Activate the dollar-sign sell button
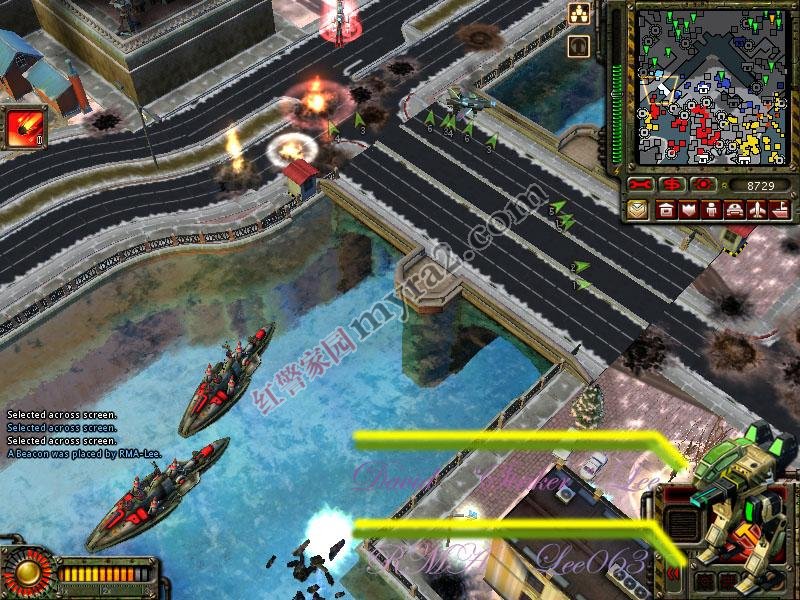The width and height of the screenshot is (800, 600). pos(673,186)
